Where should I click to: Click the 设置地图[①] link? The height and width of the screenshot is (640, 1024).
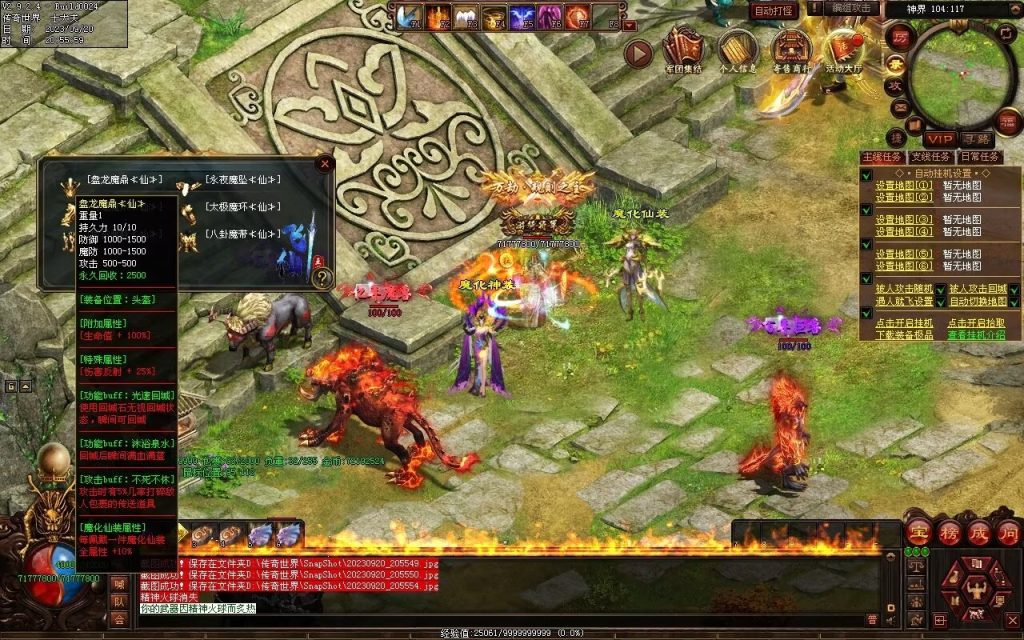[904, 185]
